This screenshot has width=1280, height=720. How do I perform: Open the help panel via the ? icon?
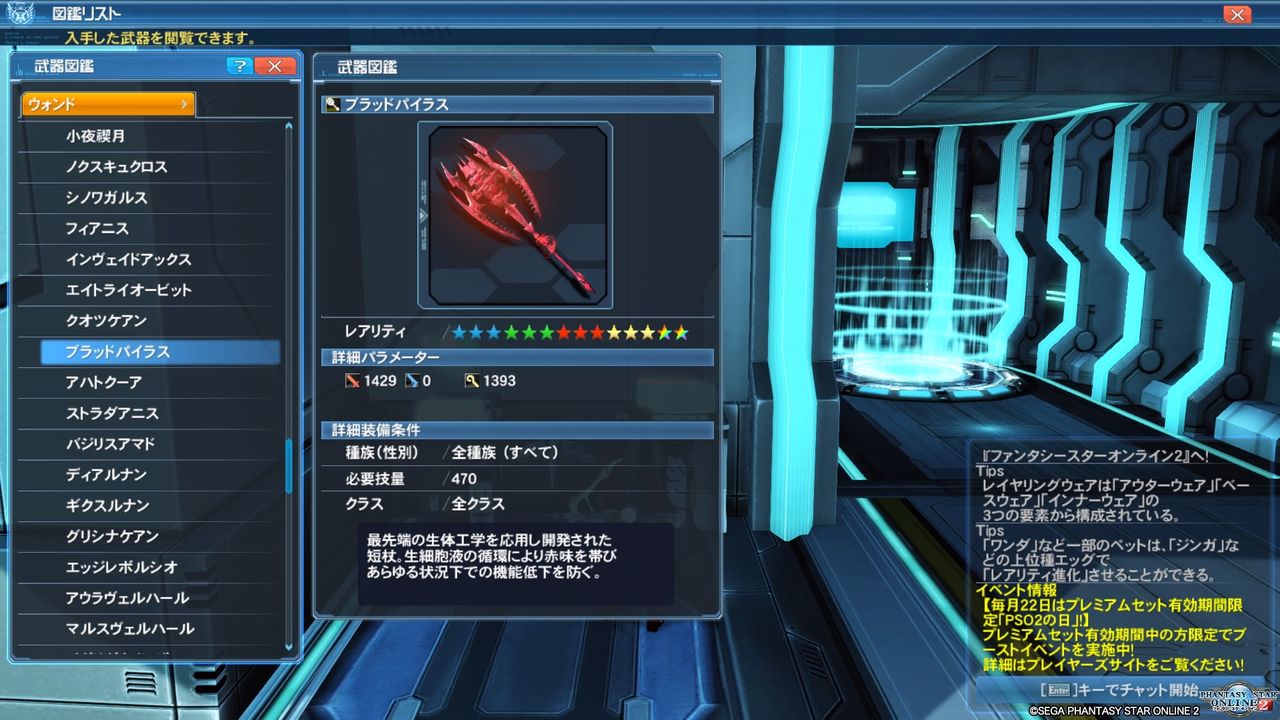pyautogui.click(x=240, y=66)
